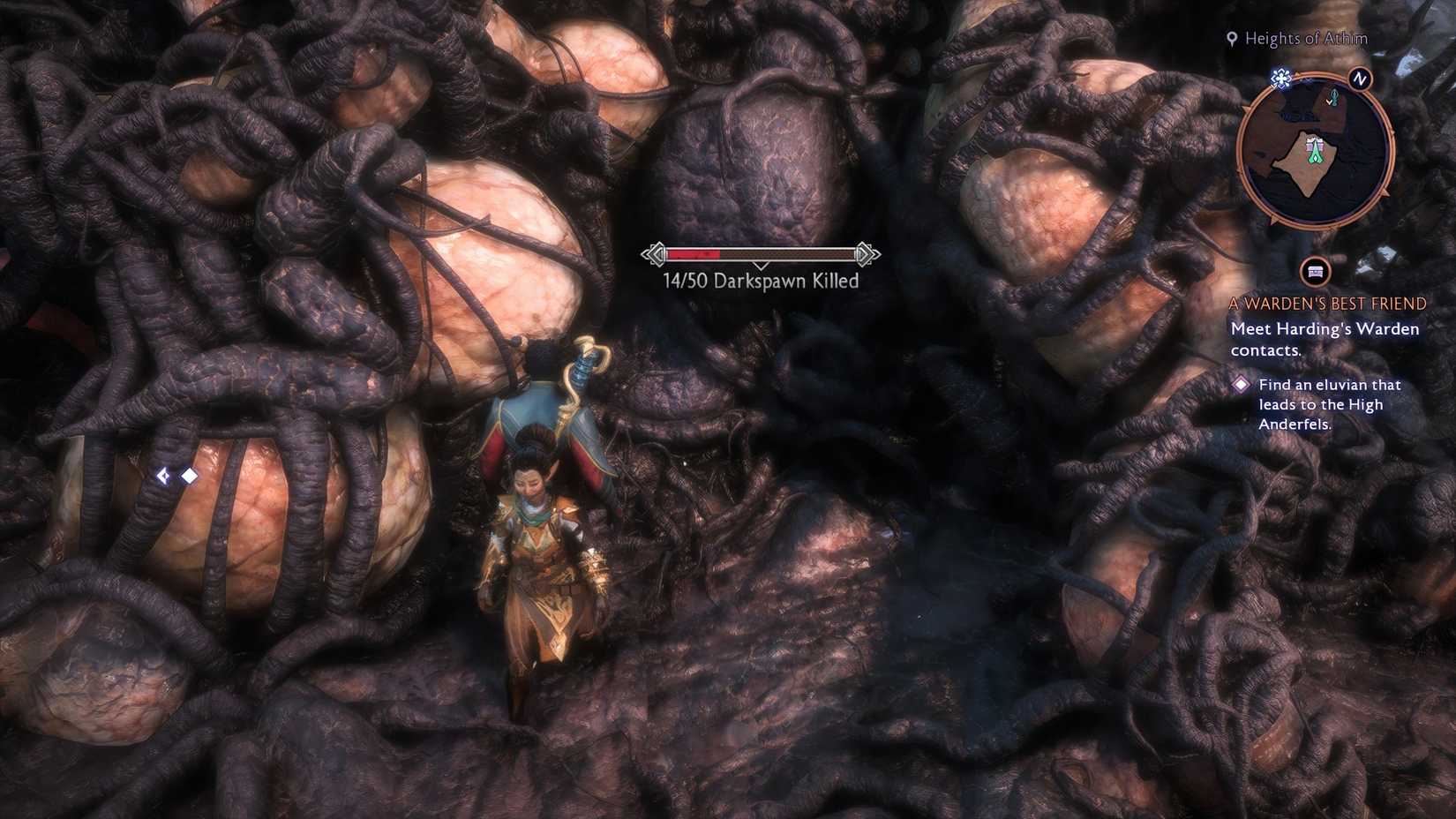The height and width of the screenshot is (819, 1456).
Task: Select the yellow checkmark marker on the minimap
Action: pyautogui.click(x=1330, y=102)
